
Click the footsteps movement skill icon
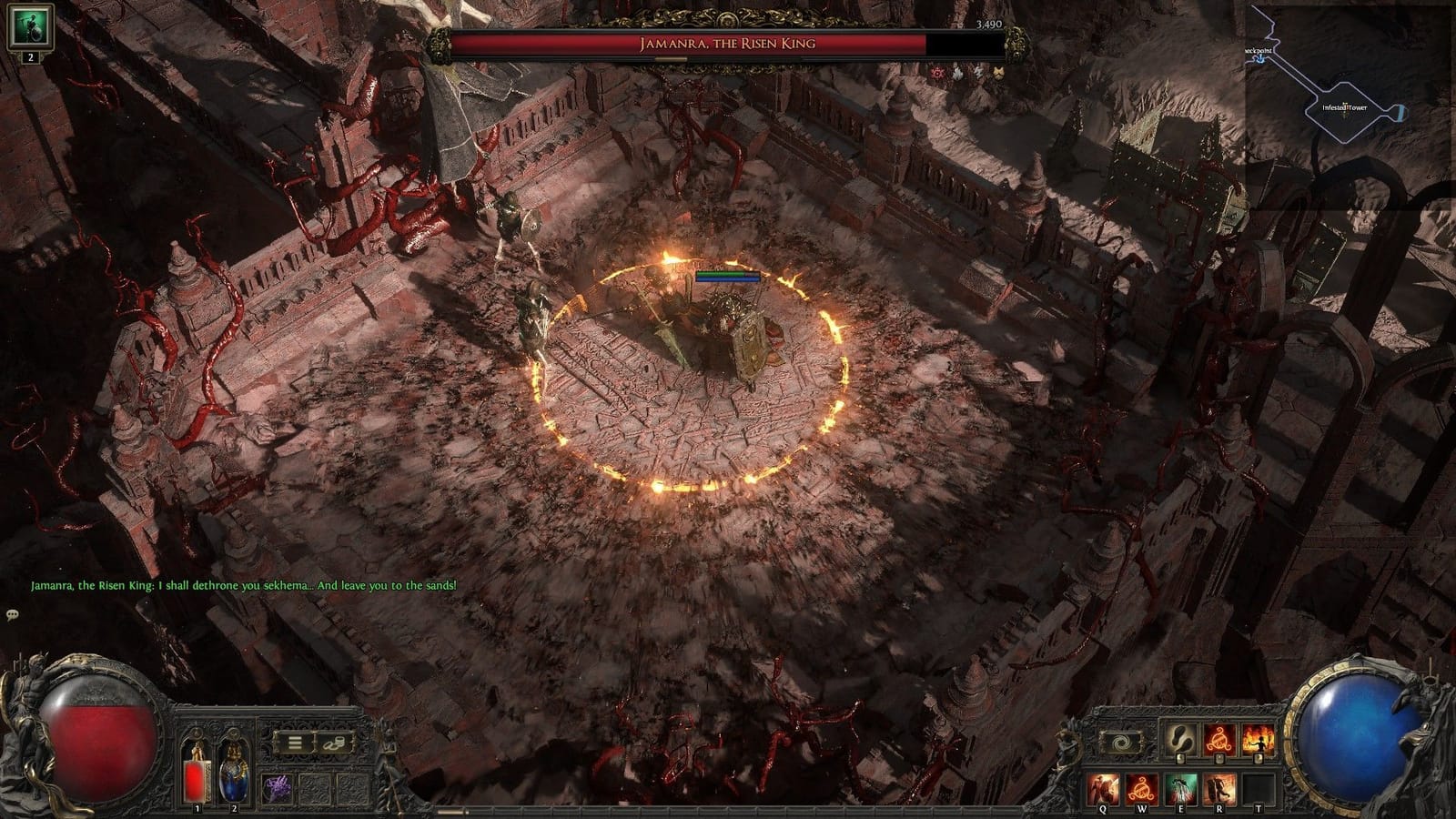point(1181,740)
